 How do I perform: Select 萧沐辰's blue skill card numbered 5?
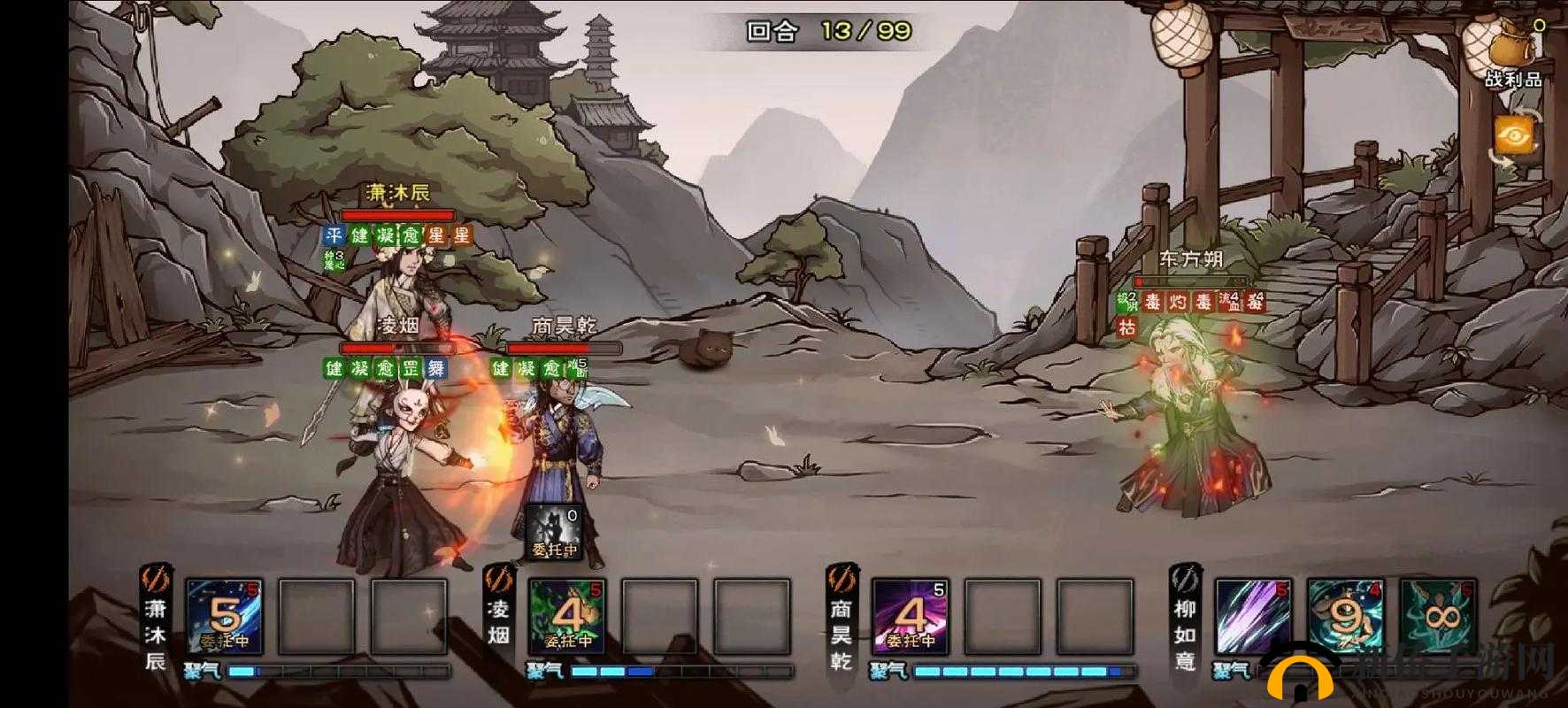click(x=224, y=616)
